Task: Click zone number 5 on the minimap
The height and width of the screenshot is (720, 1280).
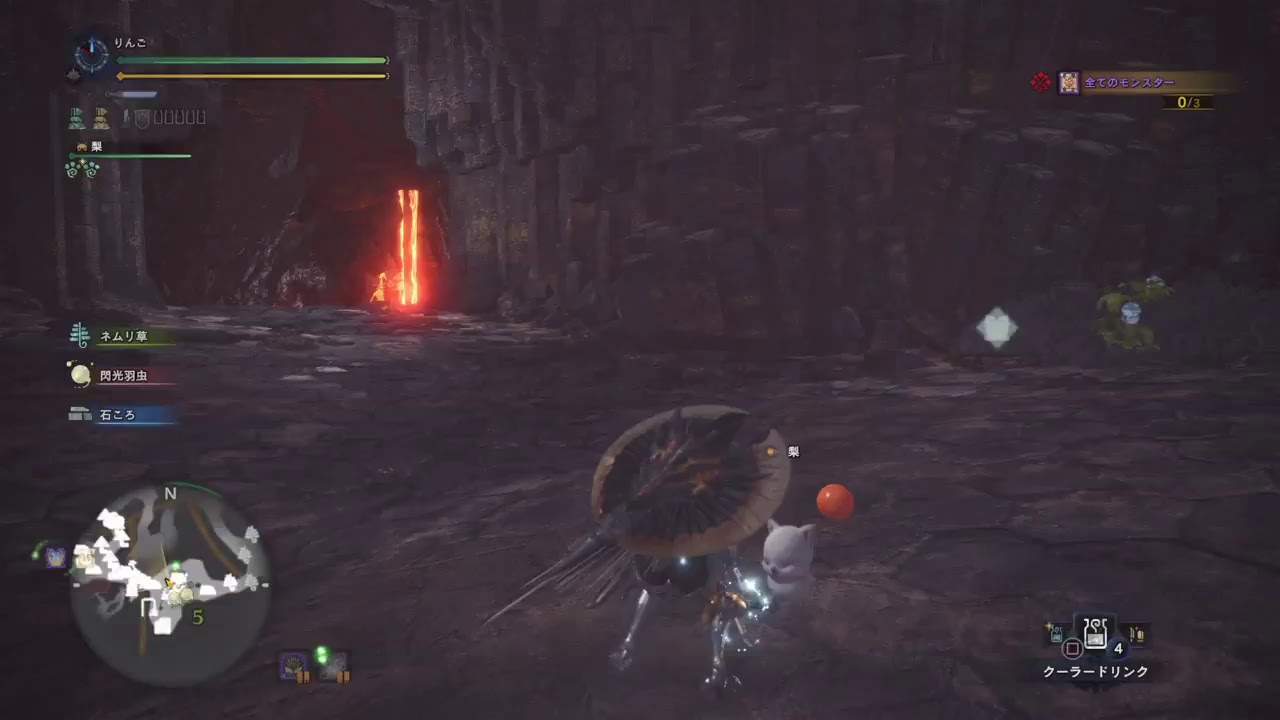Action: 197,617
